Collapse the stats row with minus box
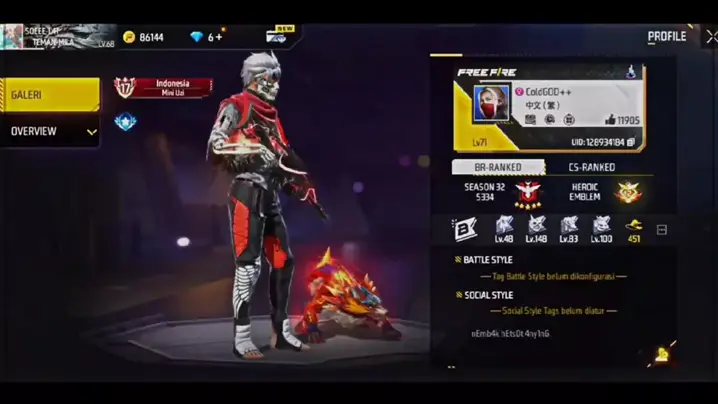This screenshot has height=404, width=718. (x=661, y=230)
